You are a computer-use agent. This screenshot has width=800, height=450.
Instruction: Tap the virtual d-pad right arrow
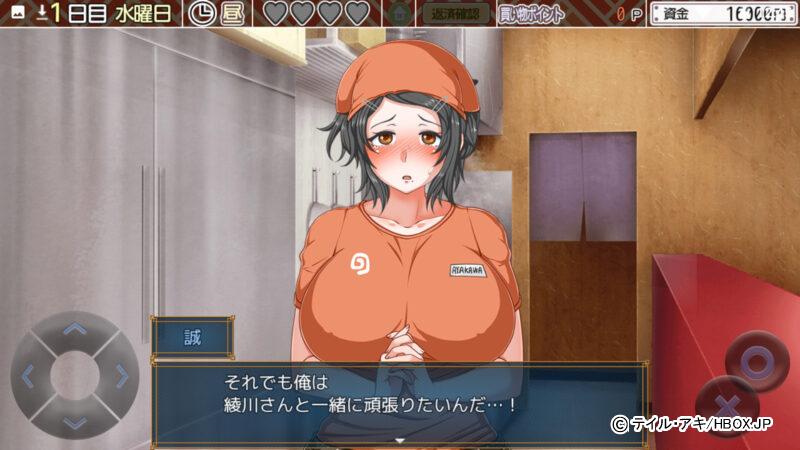122,376
